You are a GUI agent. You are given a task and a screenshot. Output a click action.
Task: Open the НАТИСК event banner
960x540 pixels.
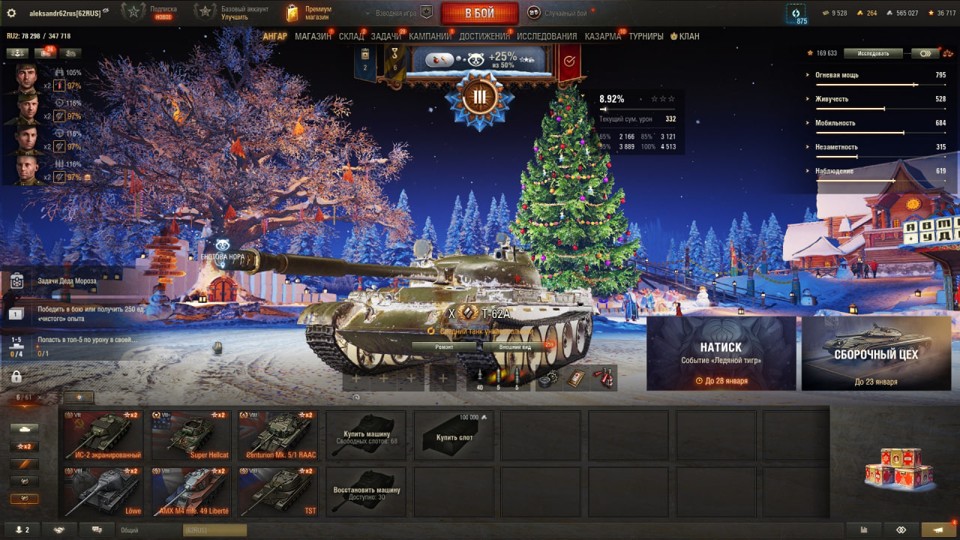pos(721,353)
